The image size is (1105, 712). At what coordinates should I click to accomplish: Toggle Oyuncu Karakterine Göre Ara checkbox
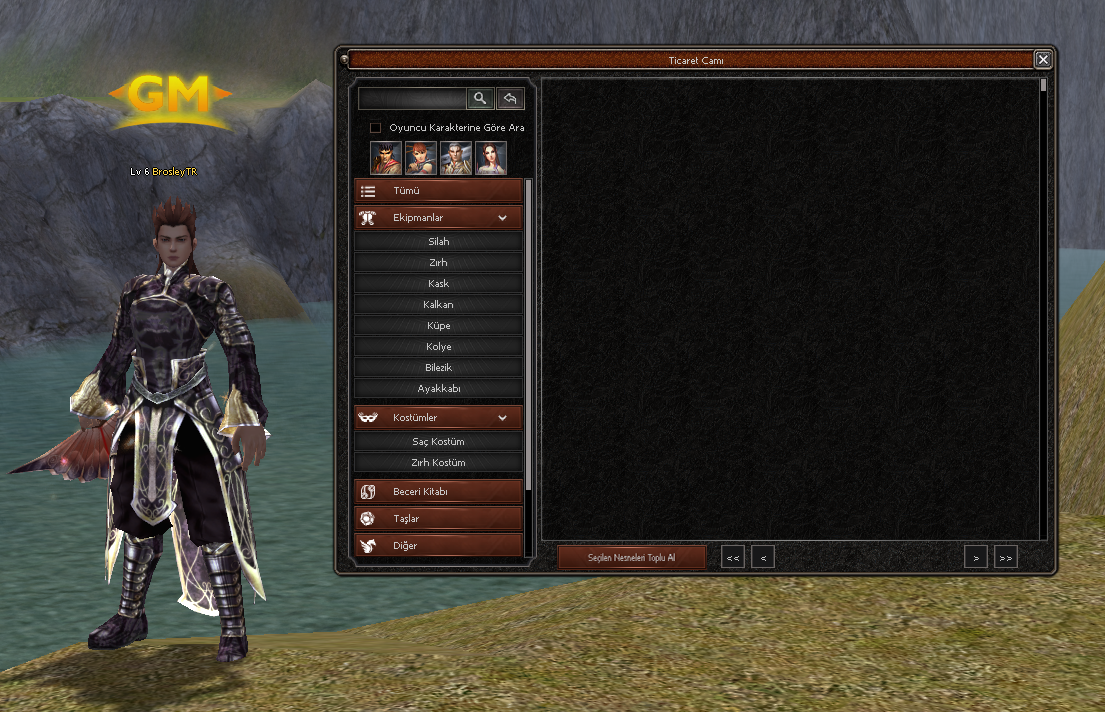(376, 128)
